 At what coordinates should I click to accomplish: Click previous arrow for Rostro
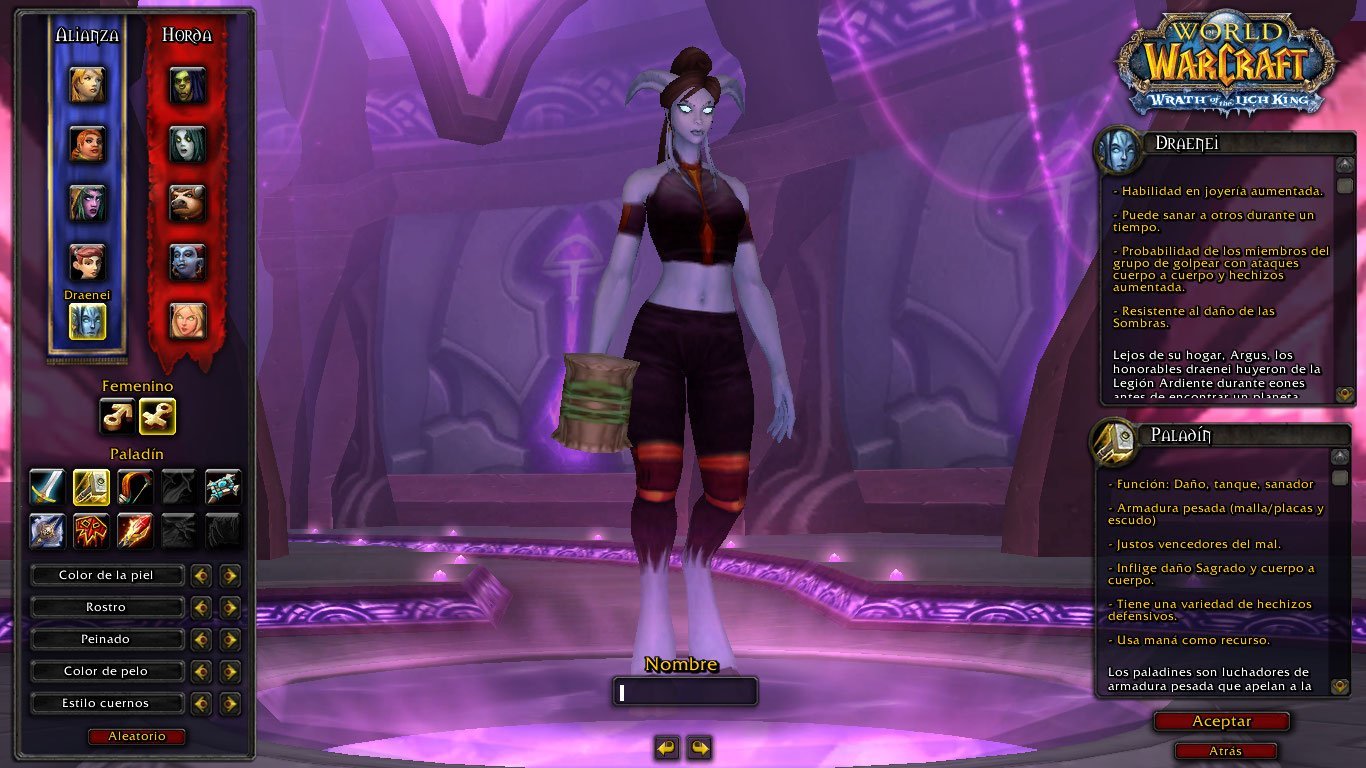(201, 607)
